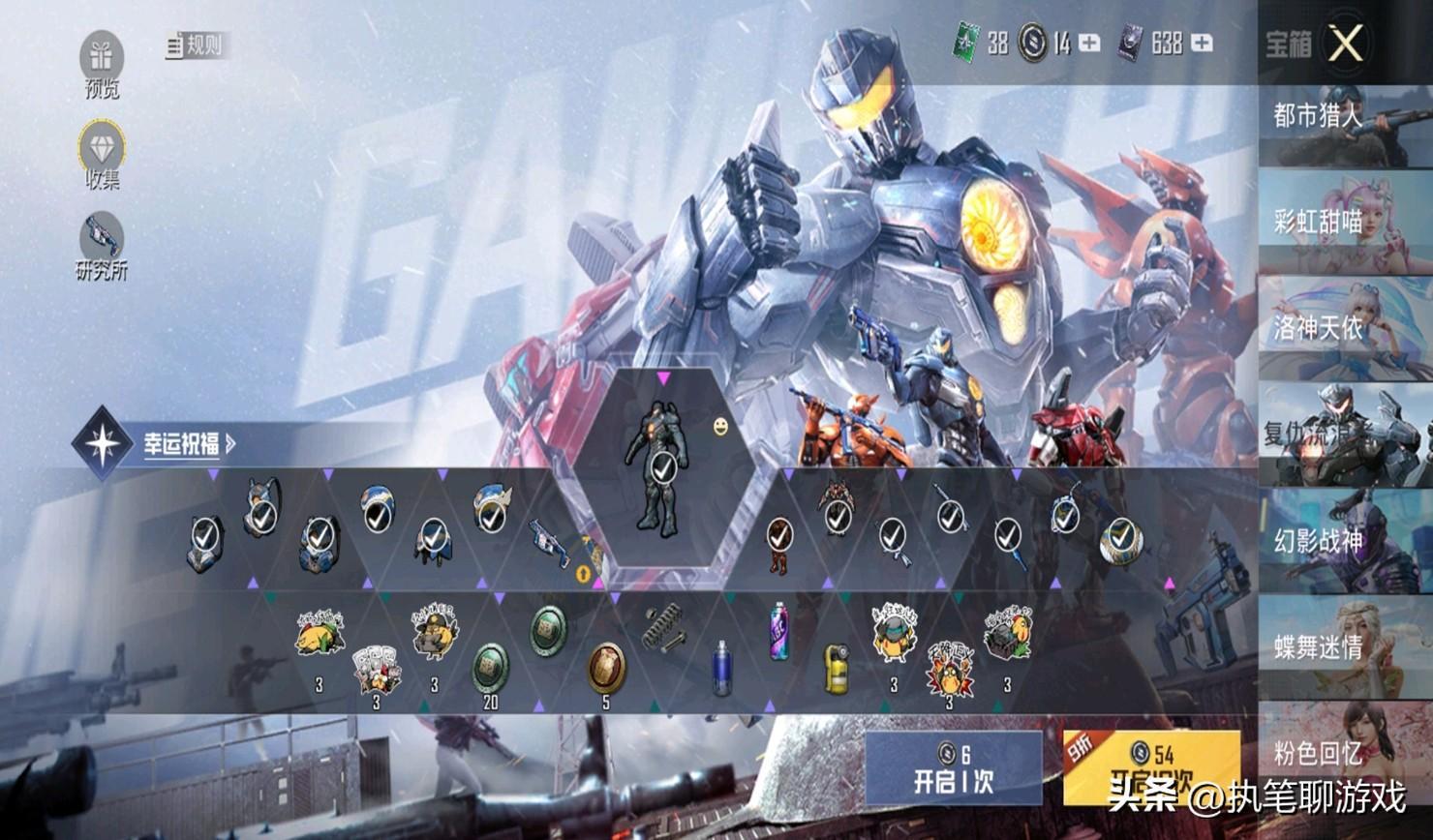Click the yellow multi-open discount button
This screenshot has height=840, width=1433.
(1150, 768)
